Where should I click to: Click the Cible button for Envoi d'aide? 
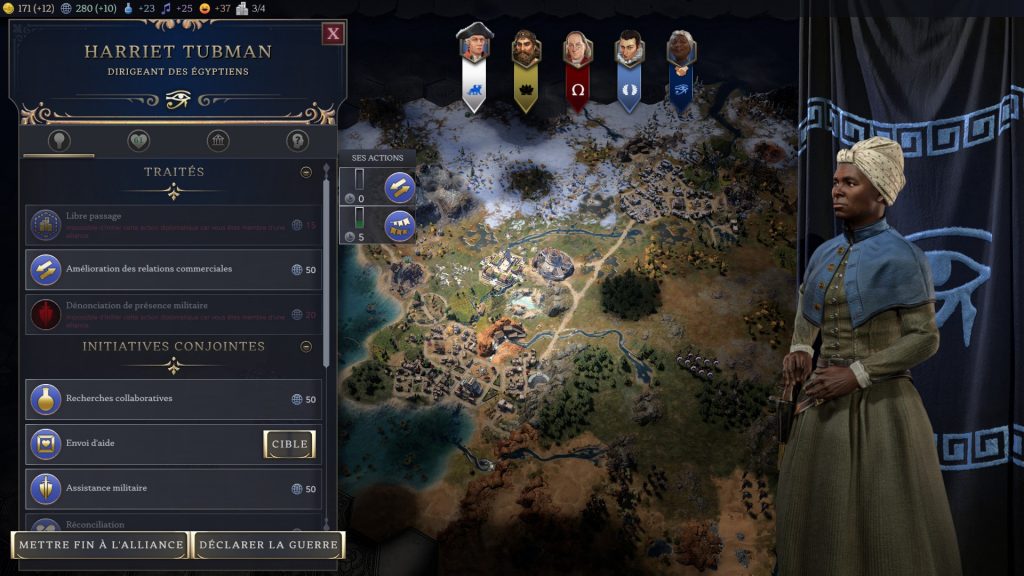[290, 444]
